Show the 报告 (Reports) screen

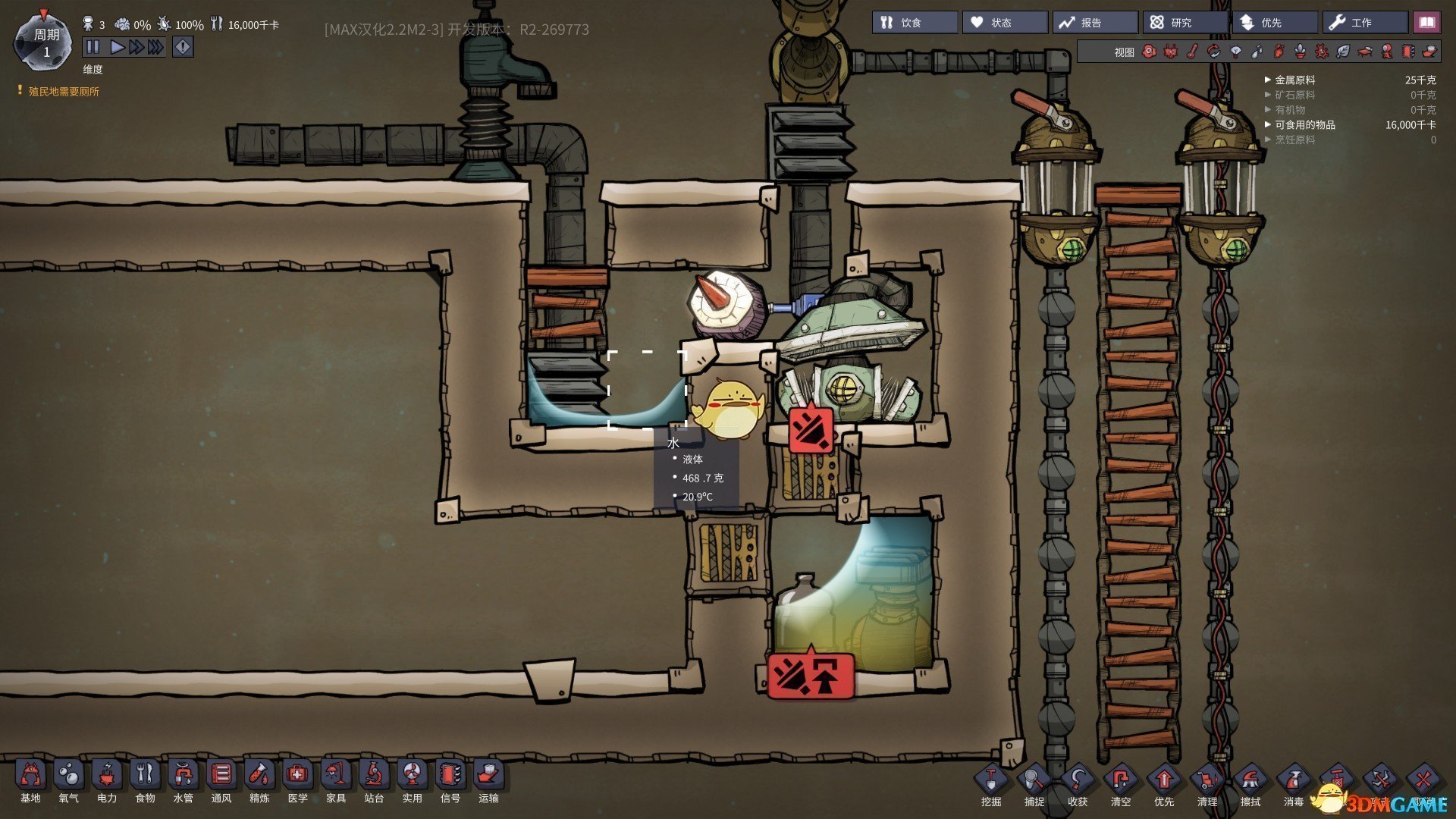click(x=1094, y=23)
